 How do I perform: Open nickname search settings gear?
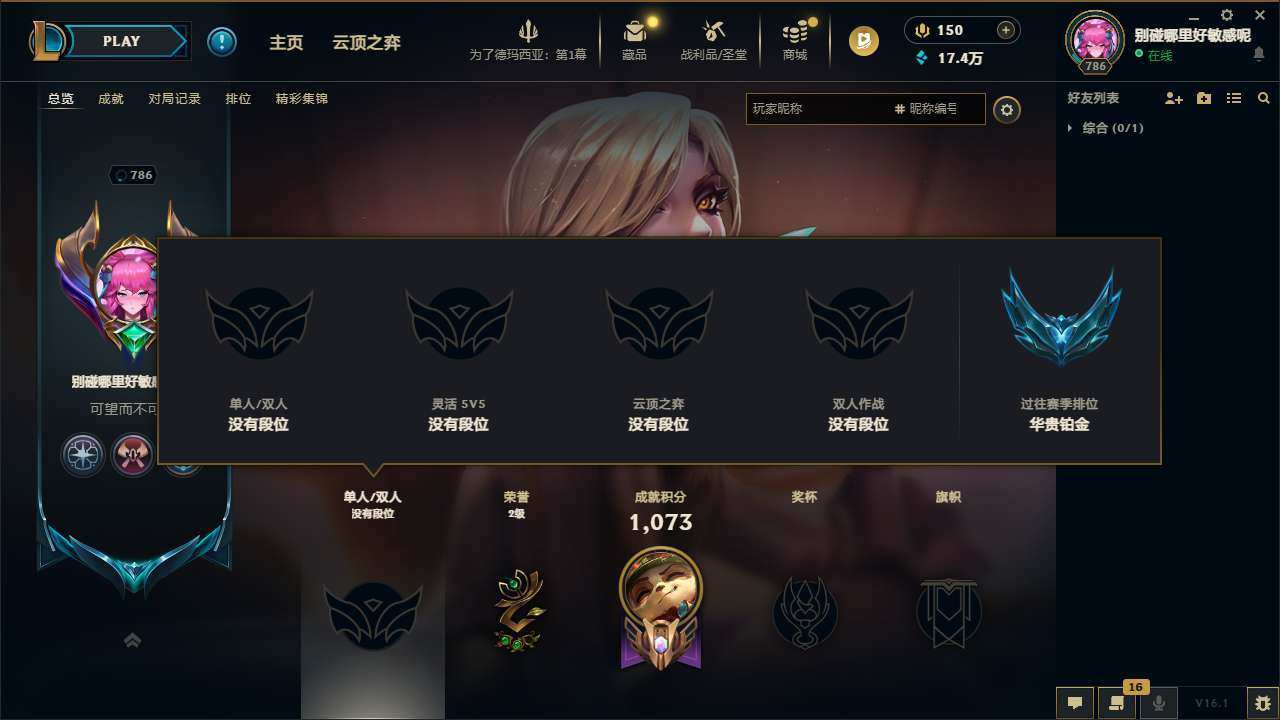pos(1007,109)
